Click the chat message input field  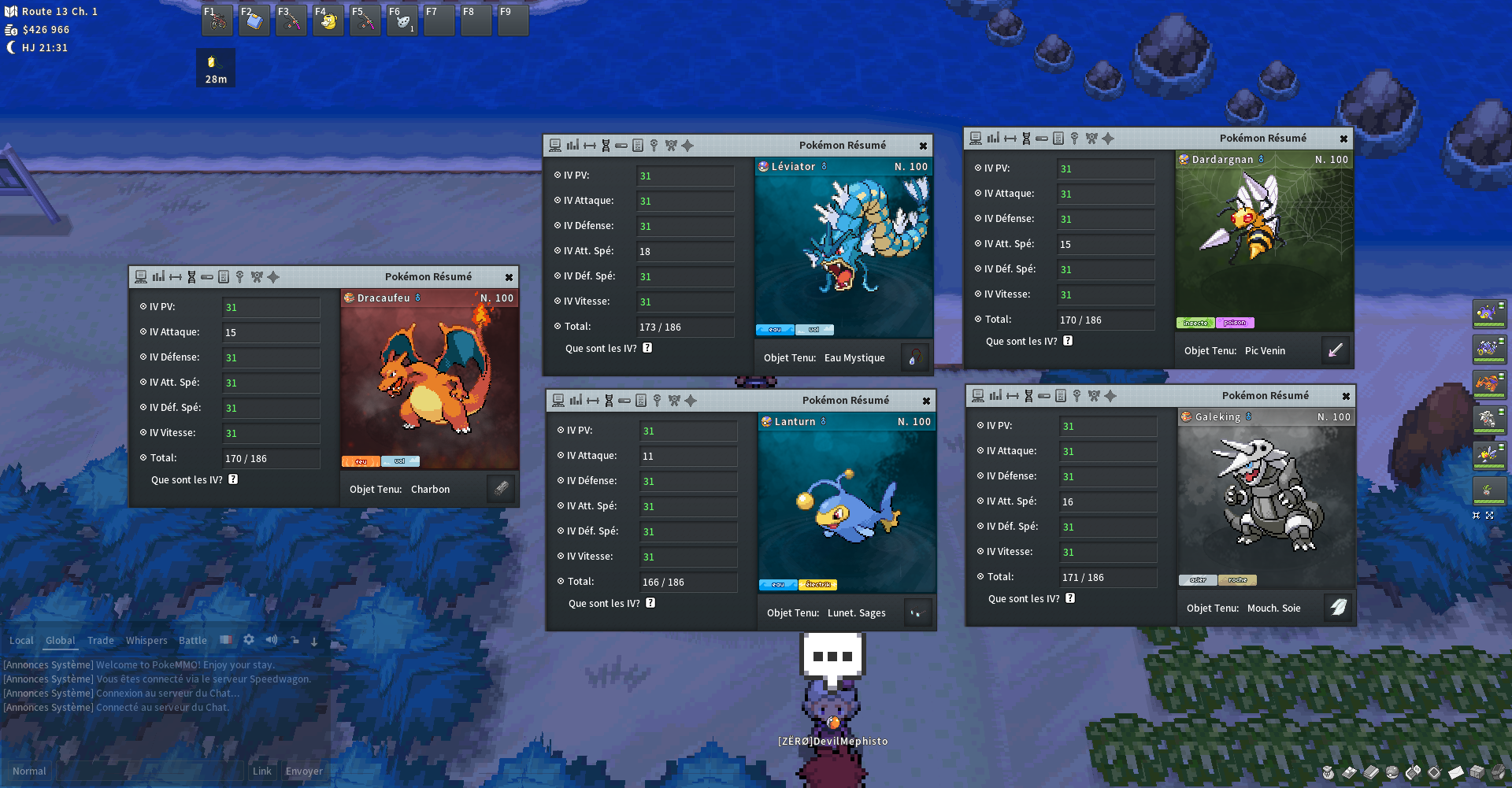click(150, 771)
